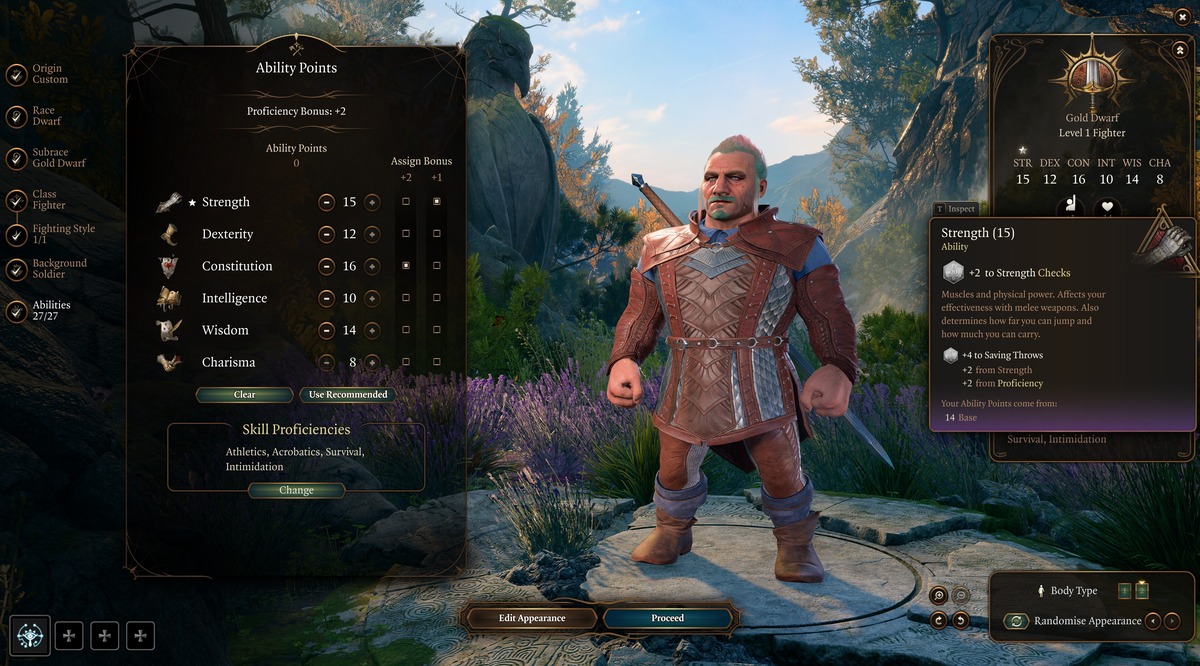
Task: Proceed to the next character creation step
Action: coord(667,618)
